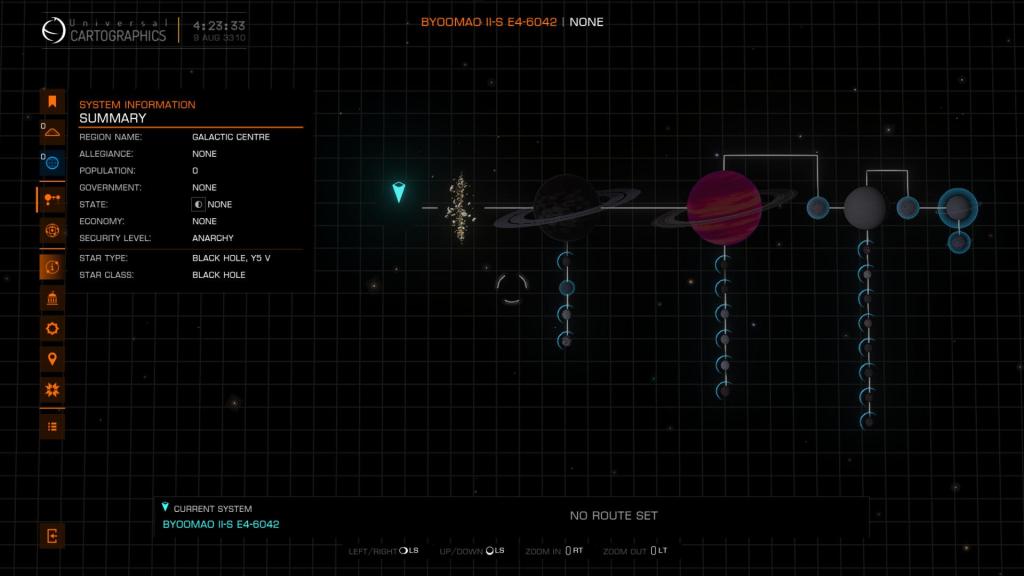
Task: Open the location pin tab
Action: [x=52, y=359]
